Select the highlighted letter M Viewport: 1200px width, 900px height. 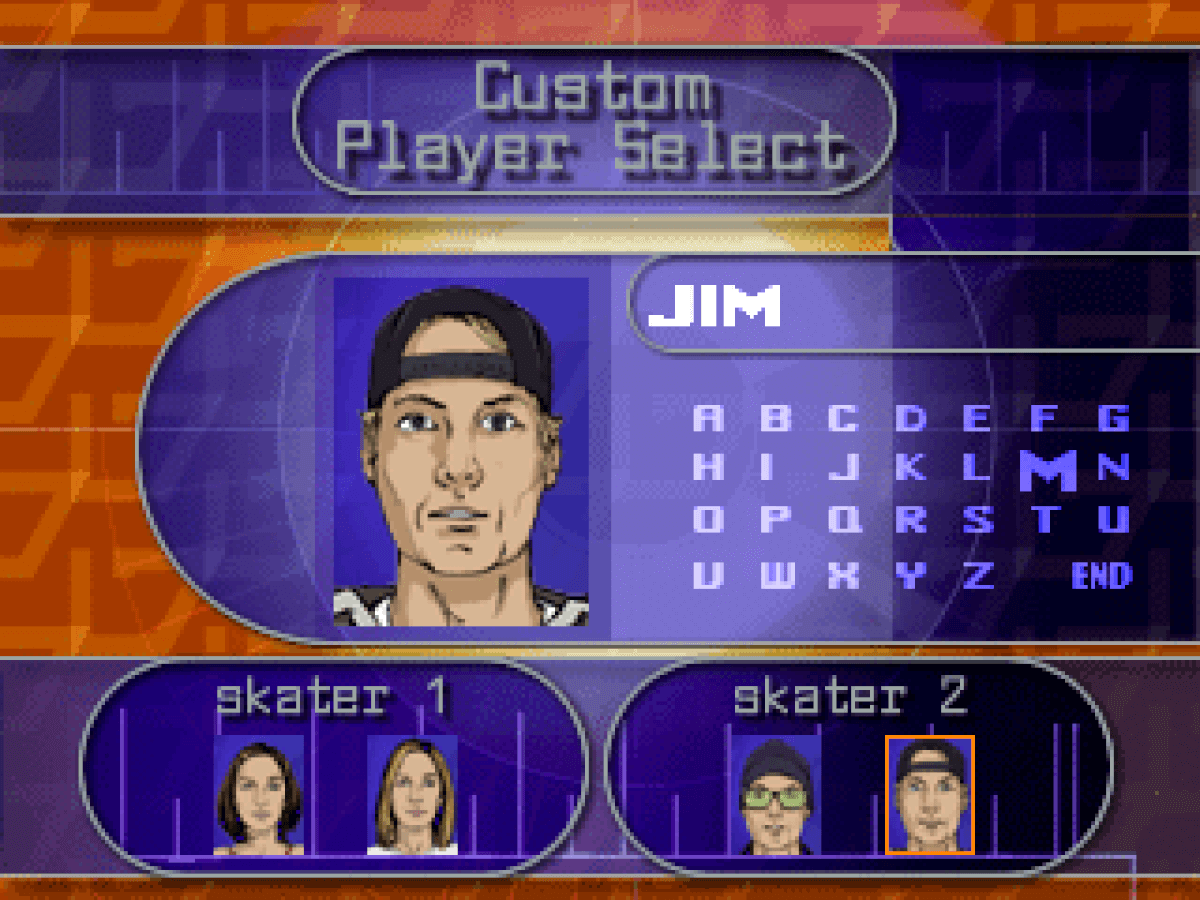1047,470
